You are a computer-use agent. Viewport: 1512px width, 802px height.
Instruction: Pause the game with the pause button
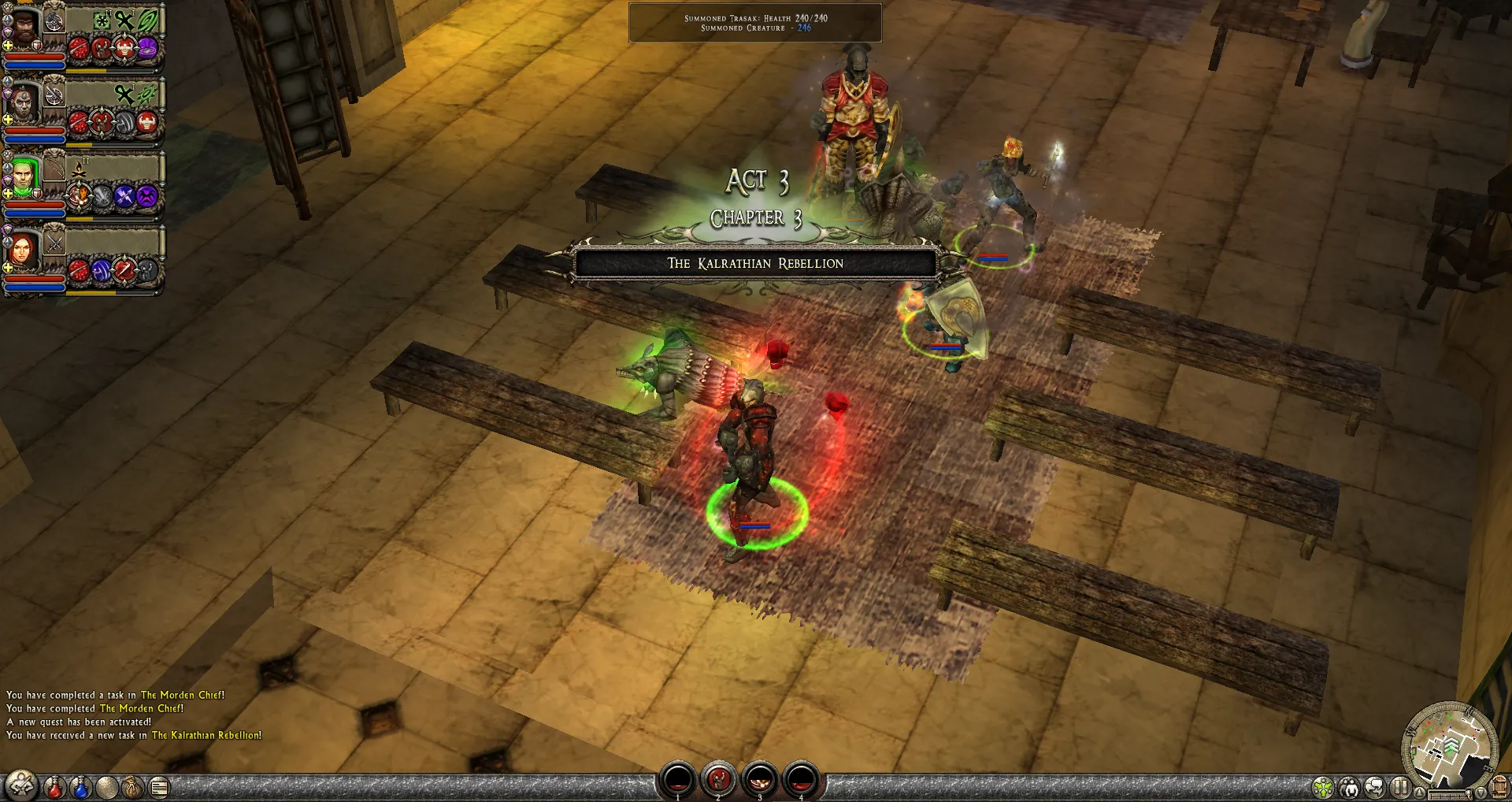[1400, 787]
